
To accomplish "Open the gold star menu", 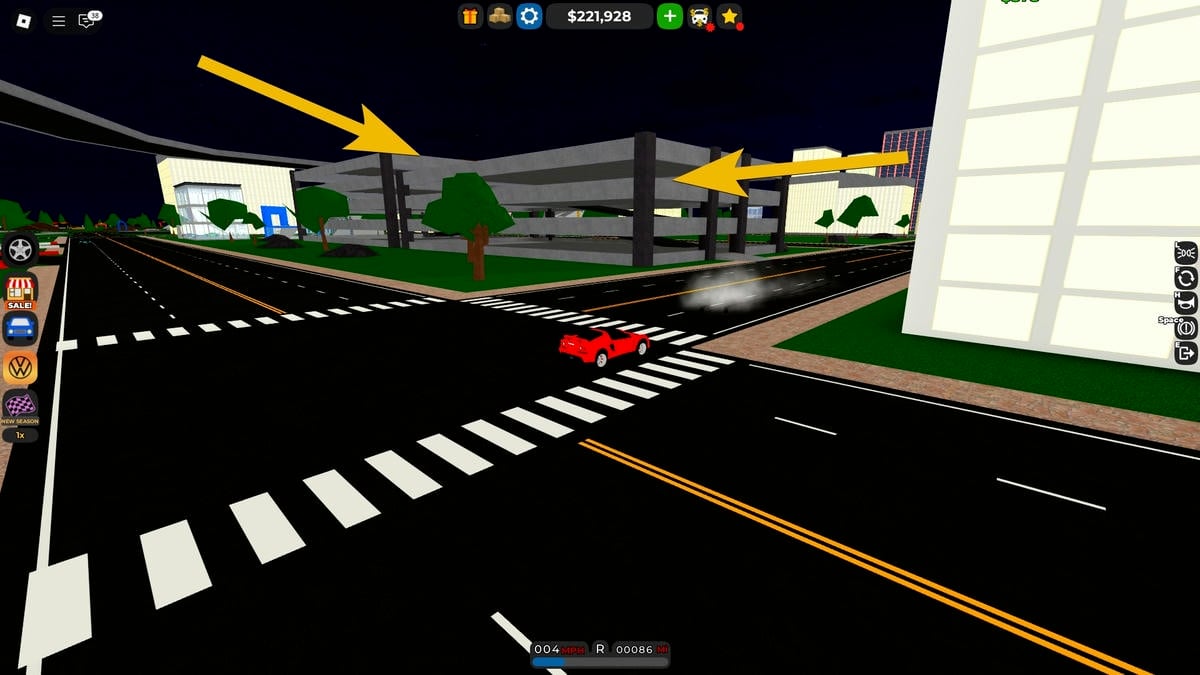I will (730, 16).
